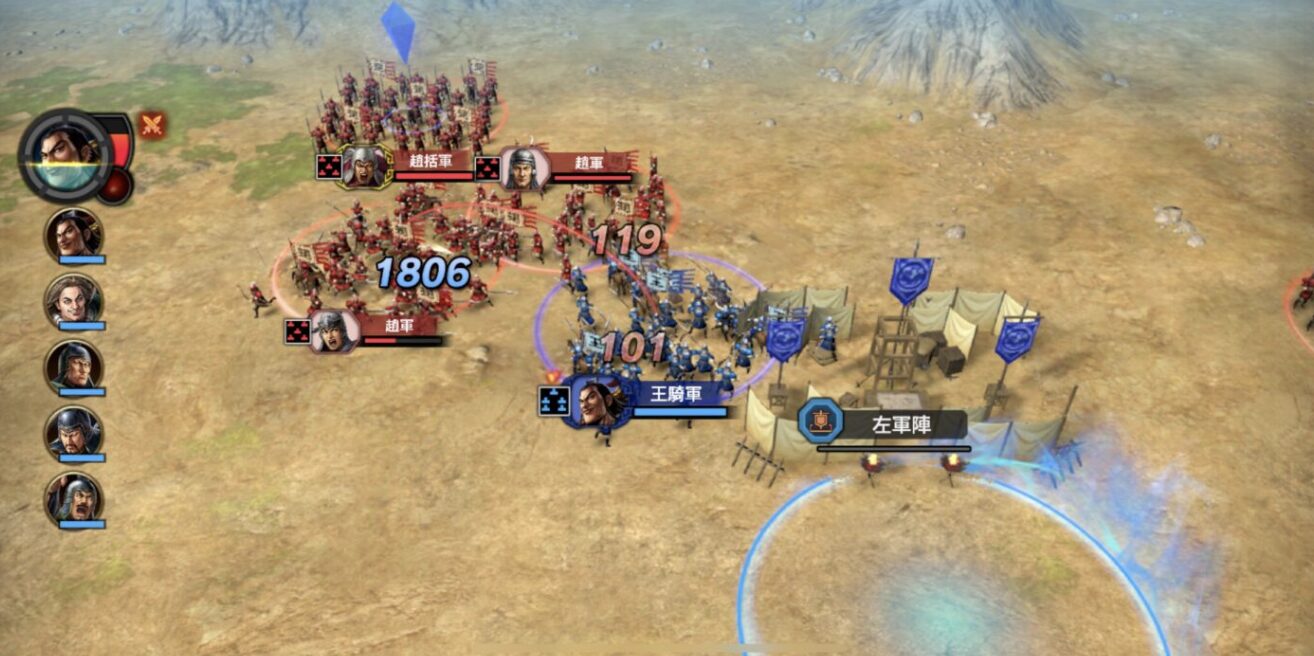This screenshot has width=1314, height=656.
Task: Target the 趙軍 banner with low health
Action: point(399,327)
